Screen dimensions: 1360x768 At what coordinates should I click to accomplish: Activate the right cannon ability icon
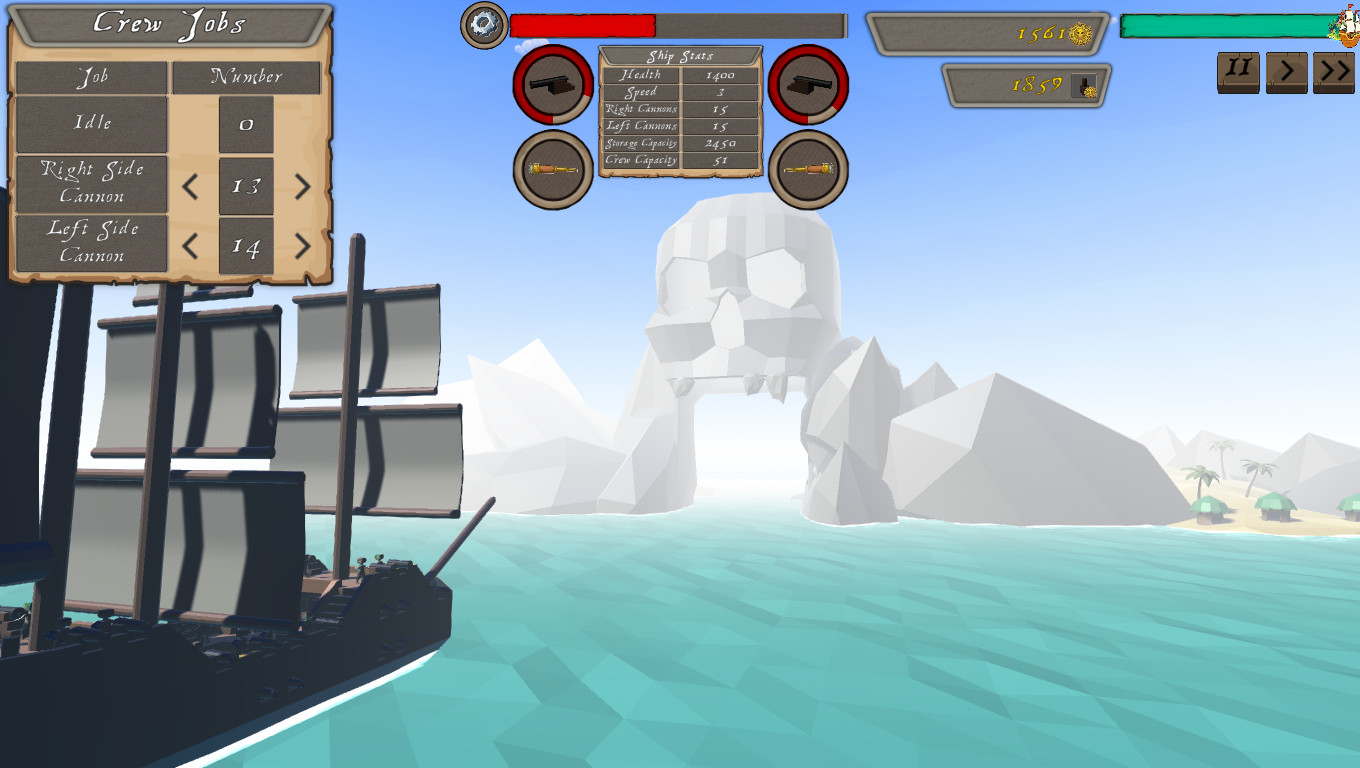coord(810,84)
